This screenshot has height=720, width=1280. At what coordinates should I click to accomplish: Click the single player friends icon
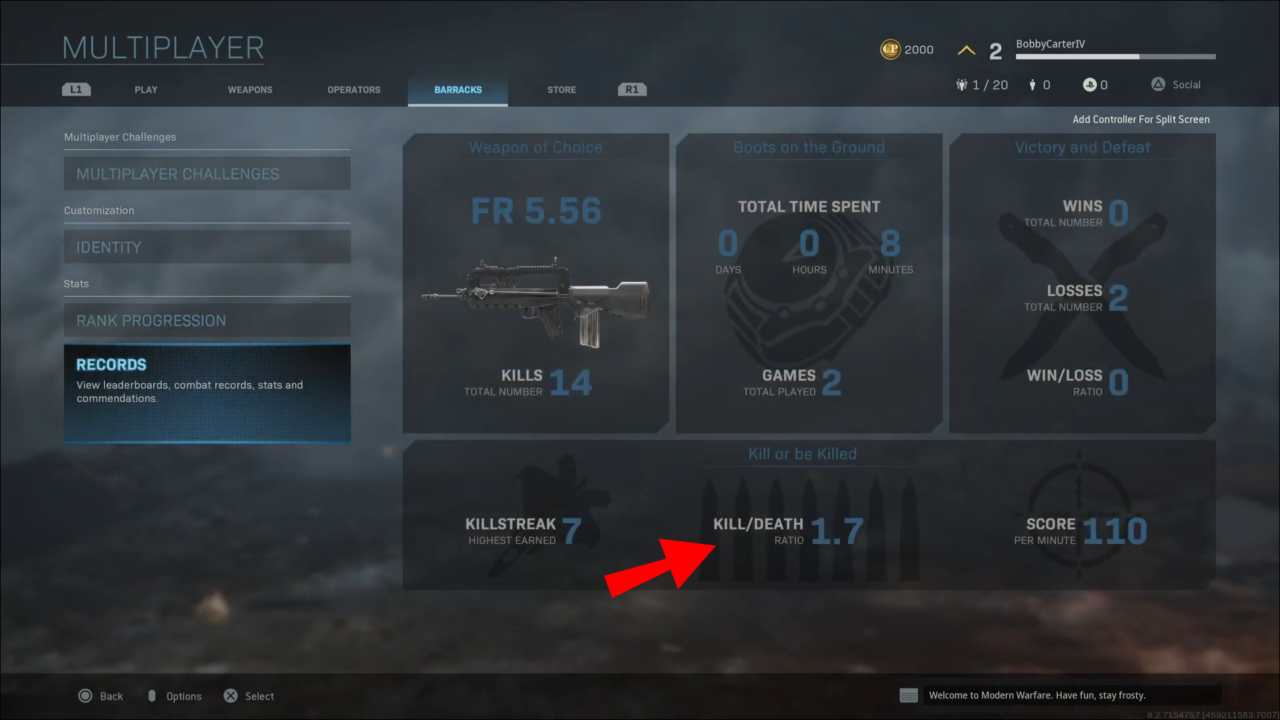(x=1030, y=84)
